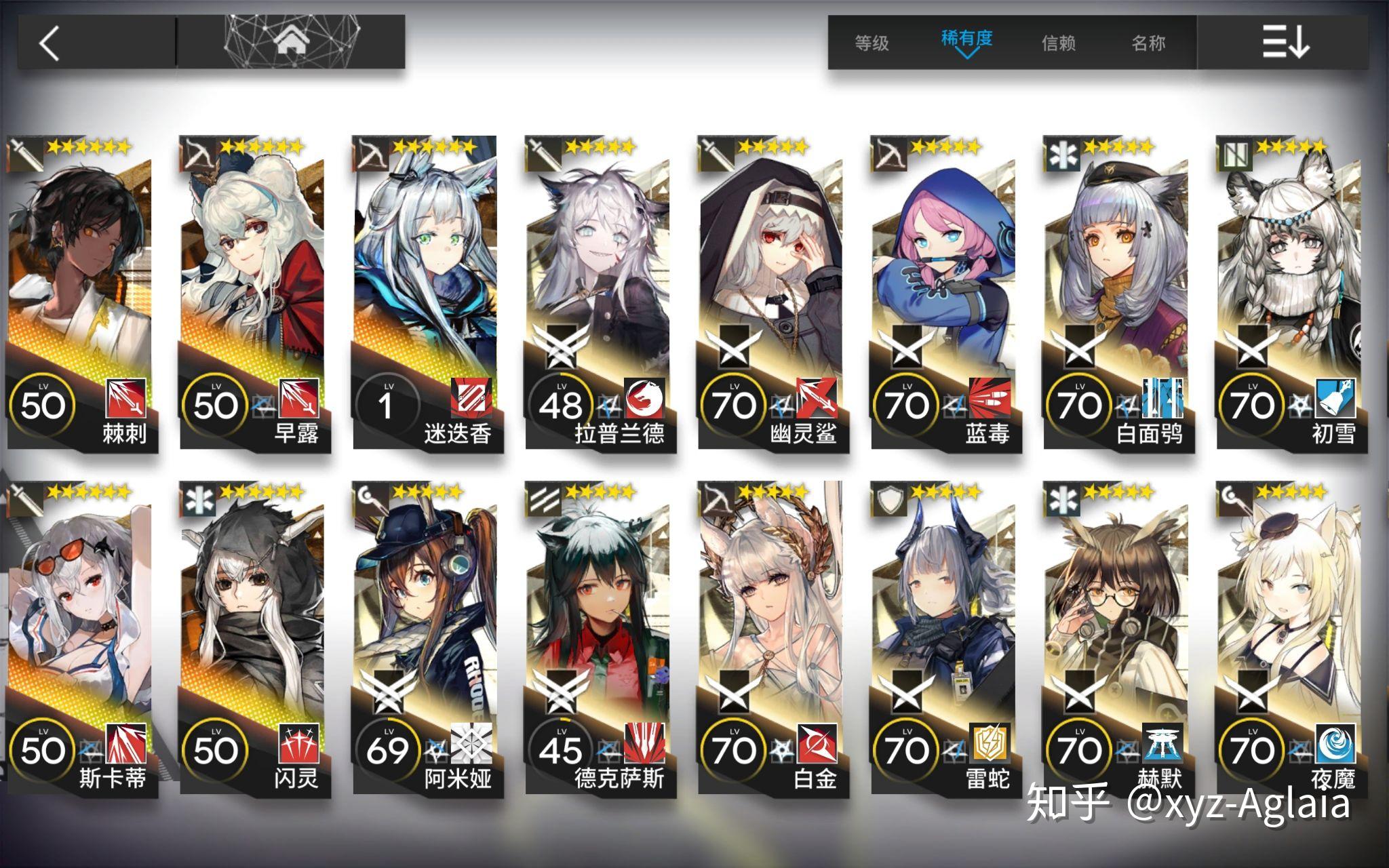Open operator card 闪灵
The height and width of the screenshot is (868, 1389).
click(254, 637)
